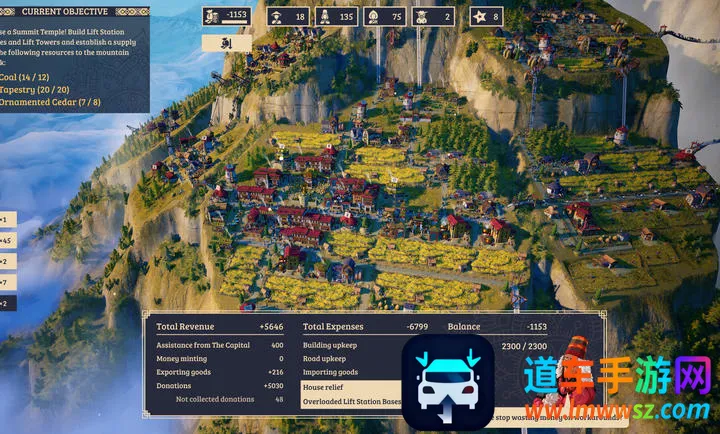Select the peasant population counter showing 18
Image resolution: width=720 pixels, height=434 pixels.
pos(286,17)
